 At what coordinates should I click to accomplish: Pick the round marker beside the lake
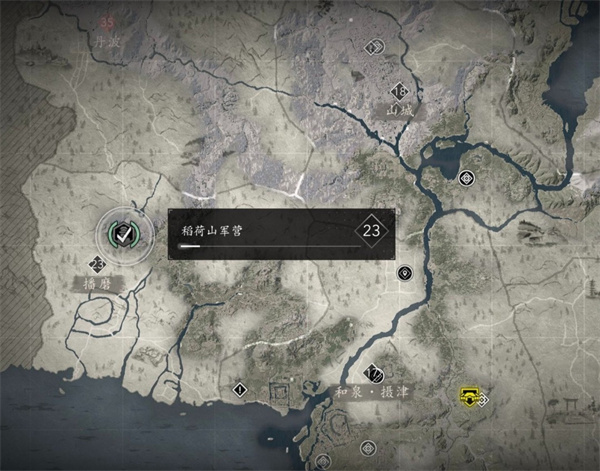(466, 179)
